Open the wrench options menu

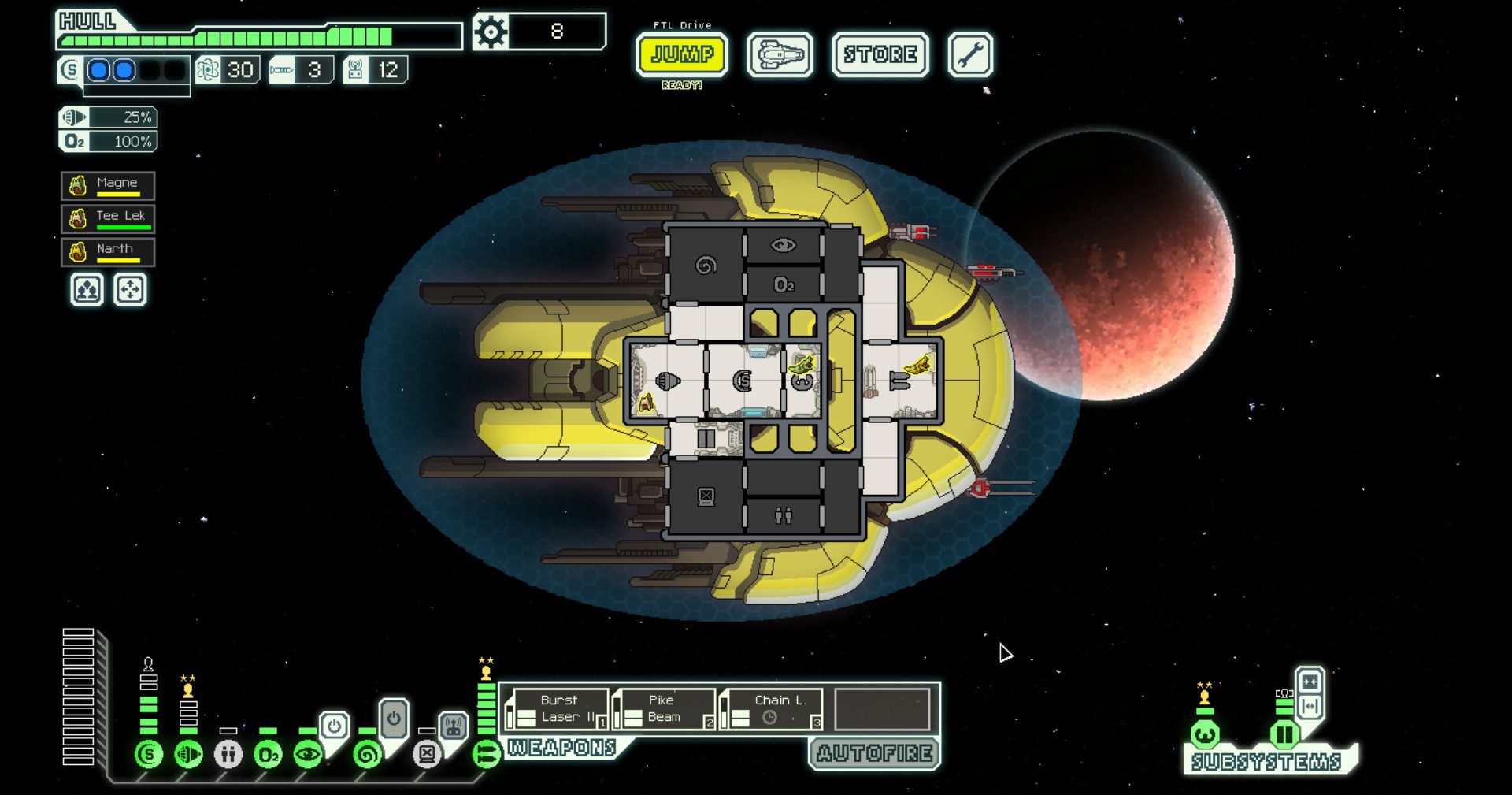pyautogui.click(x=969, y=54)
